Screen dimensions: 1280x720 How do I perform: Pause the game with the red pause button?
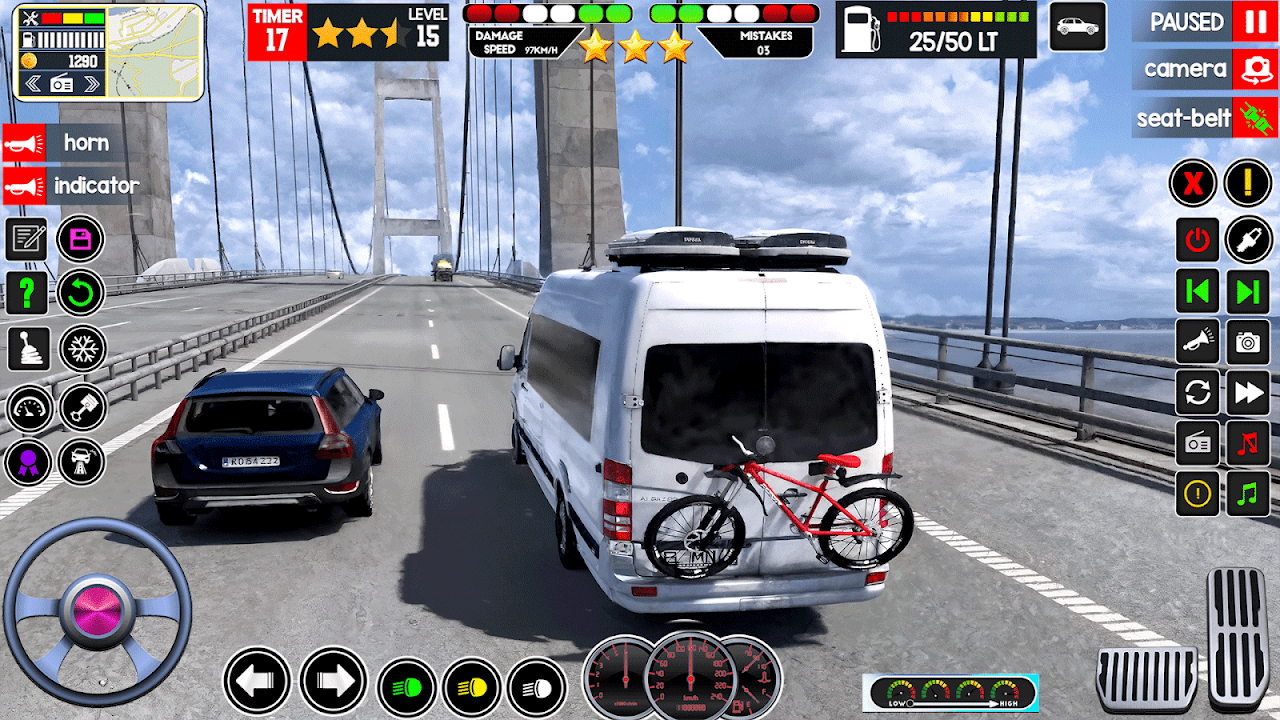tap(1254, 21)
